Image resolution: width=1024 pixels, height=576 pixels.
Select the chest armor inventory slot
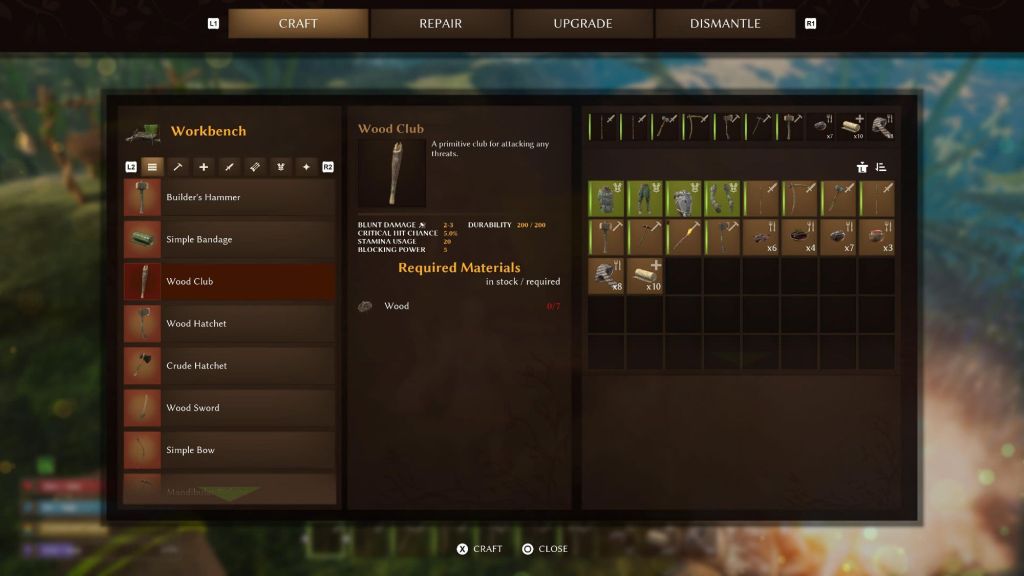[x=606, y=198]
